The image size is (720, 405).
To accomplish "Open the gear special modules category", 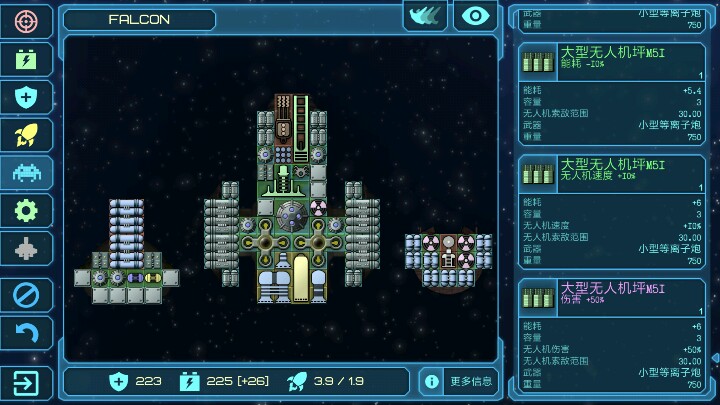I will [27, 210].
